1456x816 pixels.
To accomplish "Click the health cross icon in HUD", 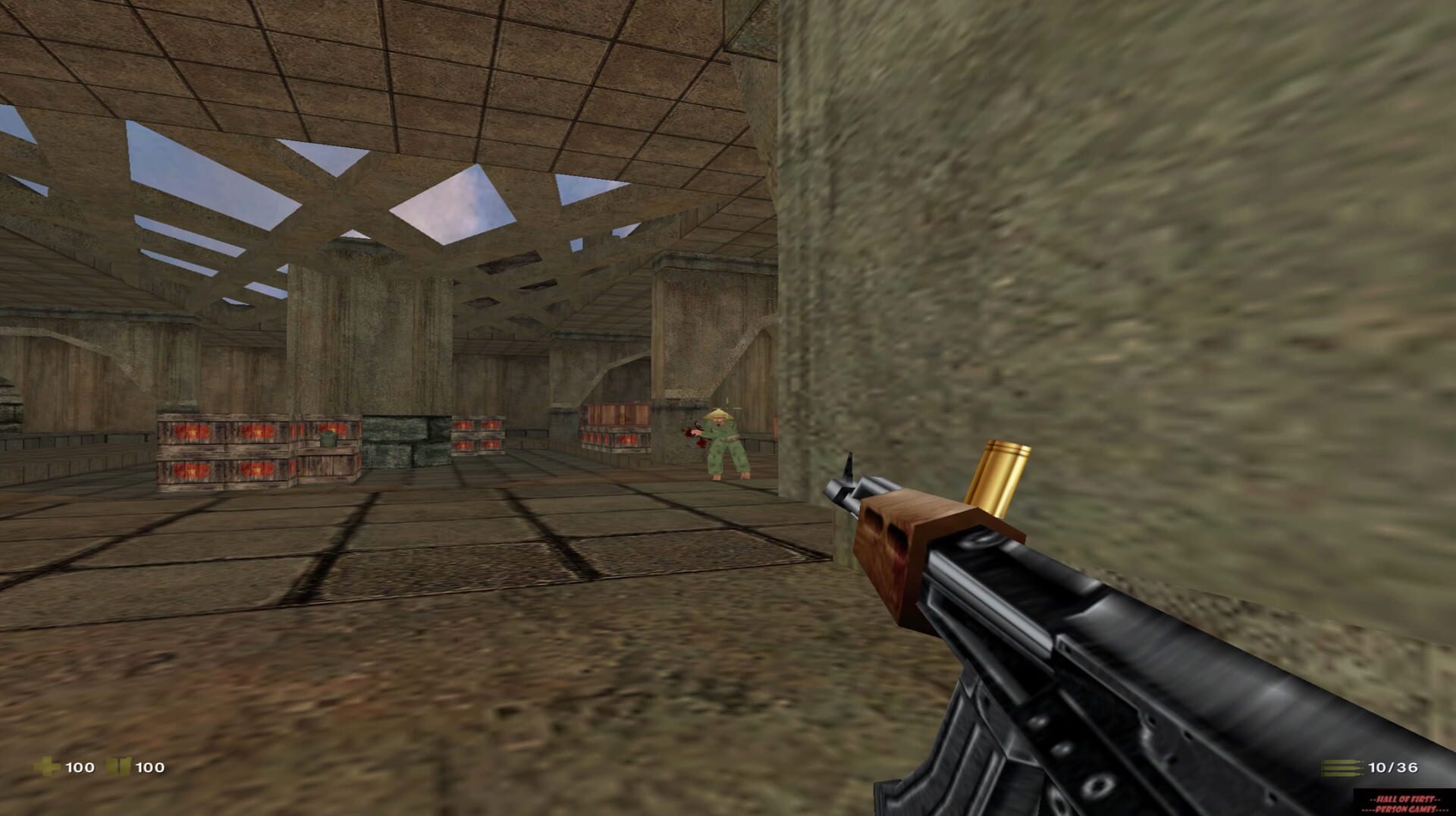I will [x=49, y=767].
